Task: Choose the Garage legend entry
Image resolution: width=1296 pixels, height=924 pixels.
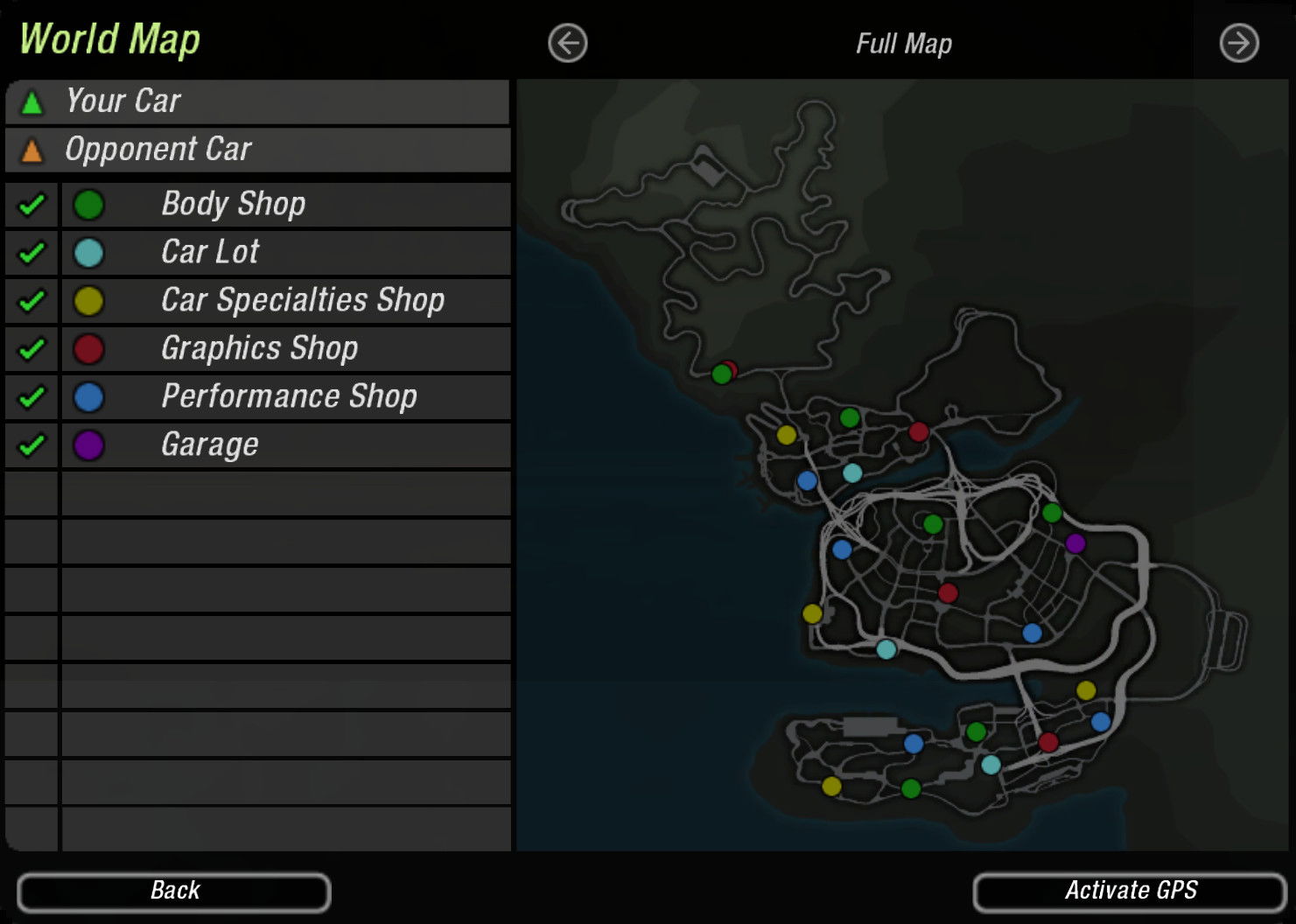Action: (285, 445)
